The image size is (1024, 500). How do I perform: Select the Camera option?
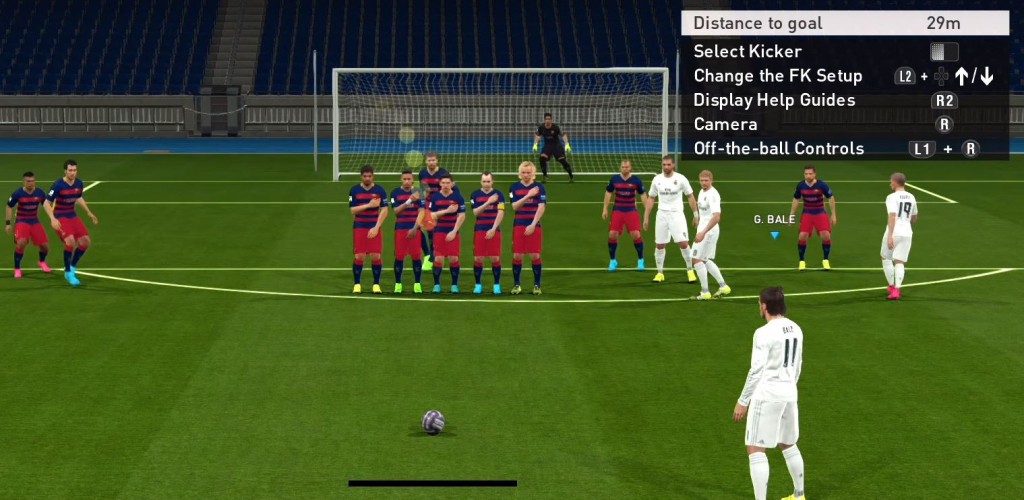[x=725, y=124]
